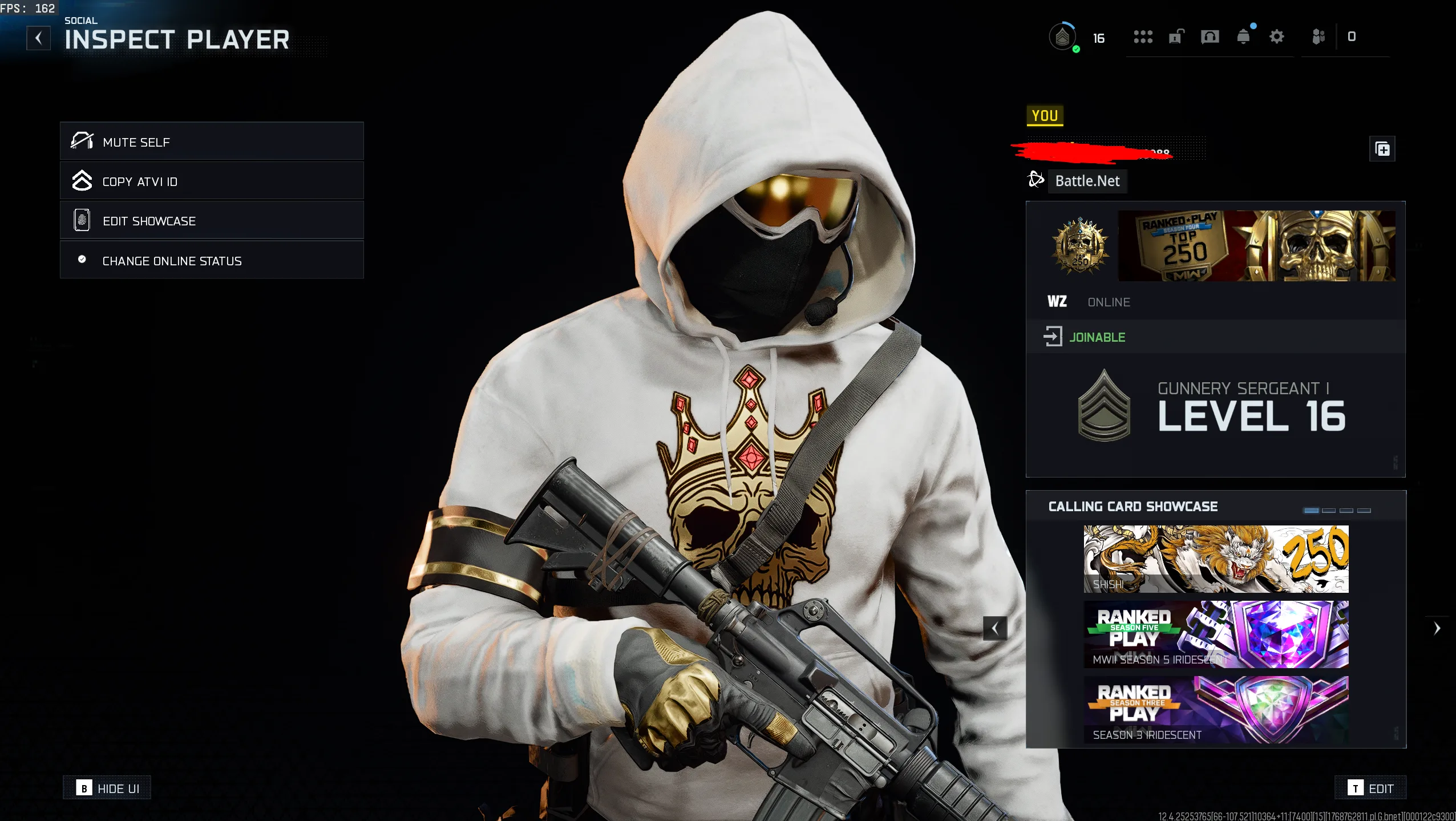The height and width of the screenshot is (821, 1456).
Task: Open the notifications bell
Action: click(x=1244, y=37)
